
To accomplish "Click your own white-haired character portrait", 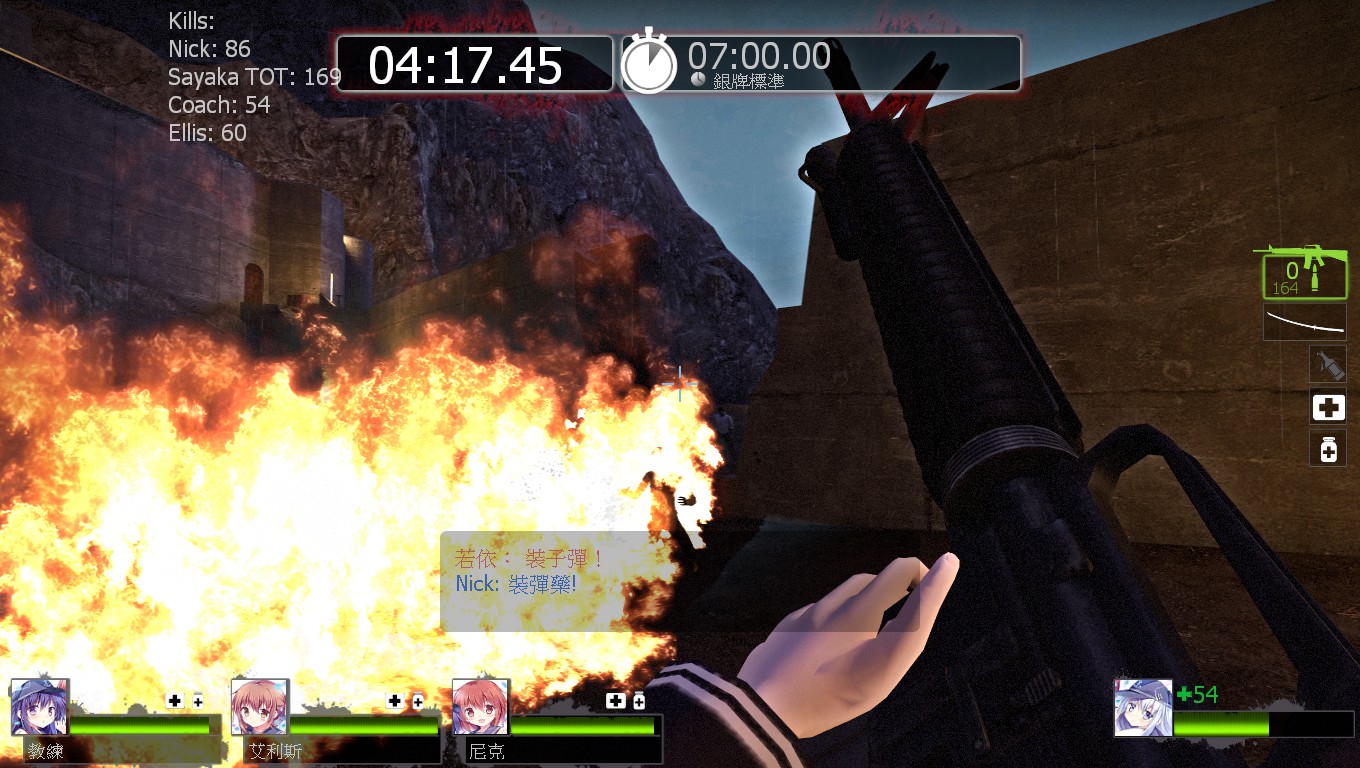I will point(1143,708).
